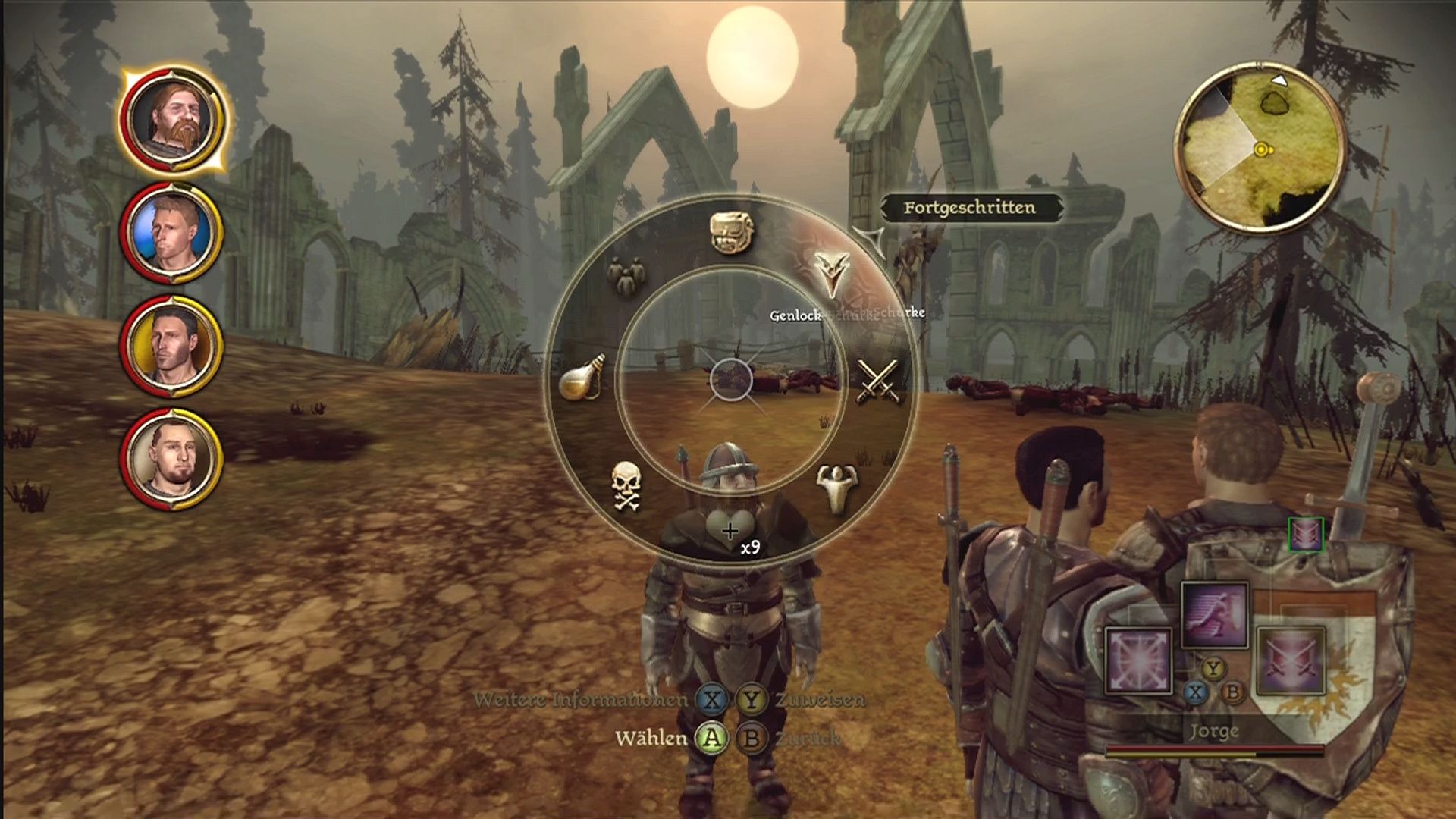Use the health poultice heart icon
The width and height of the screenshot is (1456, 819).
click(730, 529)
